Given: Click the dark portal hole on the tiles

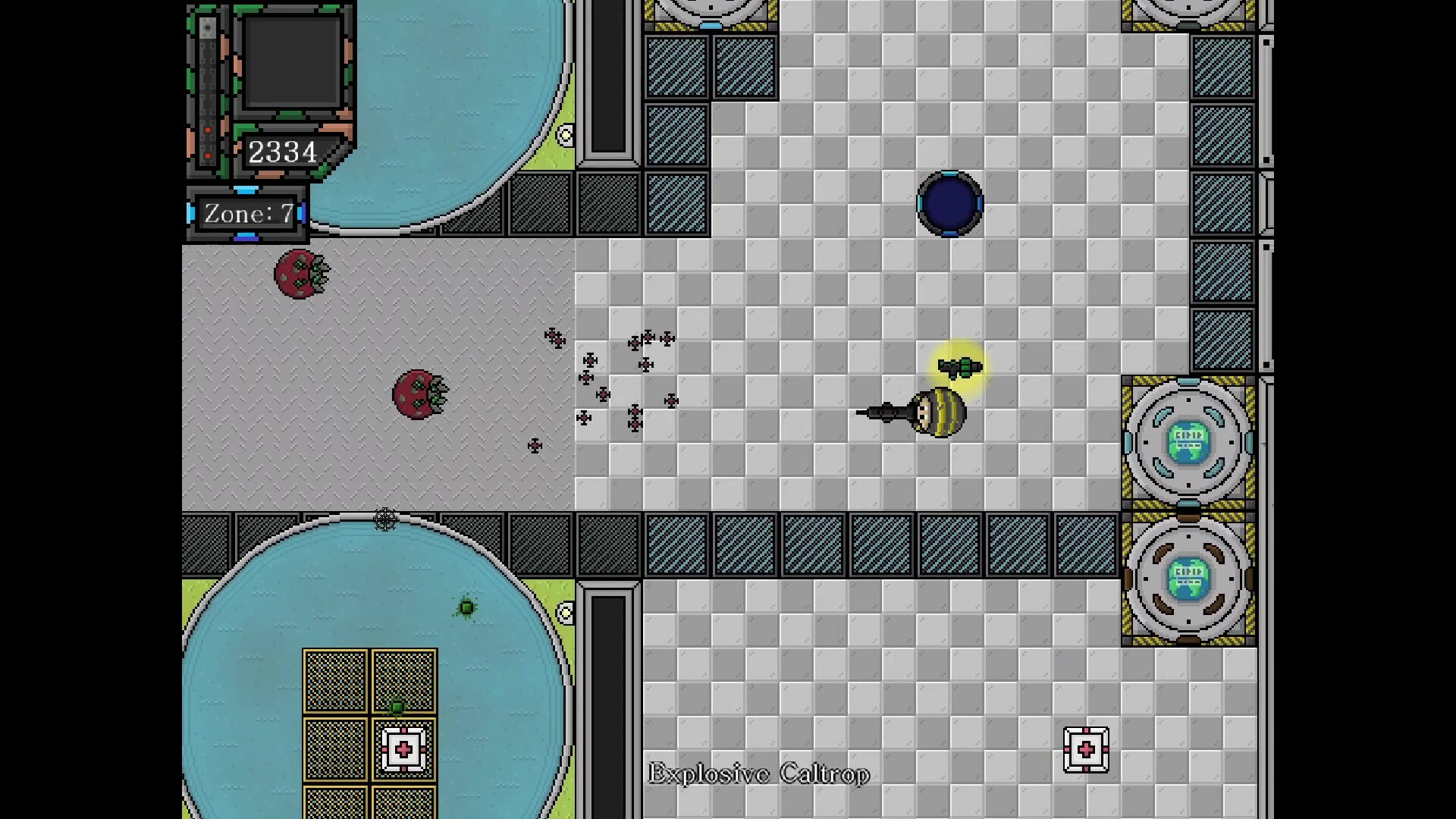Looking at the screenshot, I should (x=949, y=203).
